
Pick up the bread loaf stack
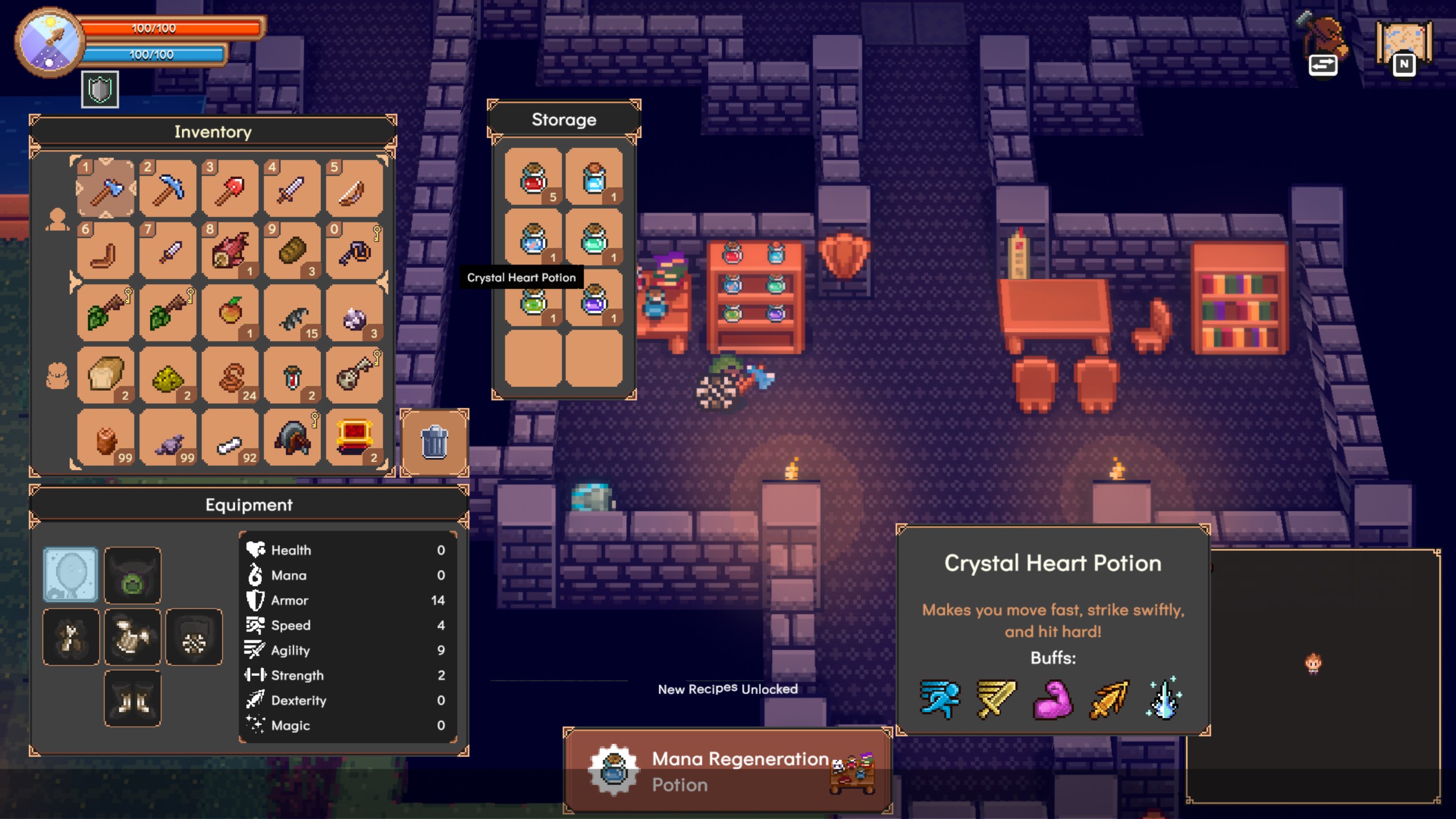coord(106,375)
